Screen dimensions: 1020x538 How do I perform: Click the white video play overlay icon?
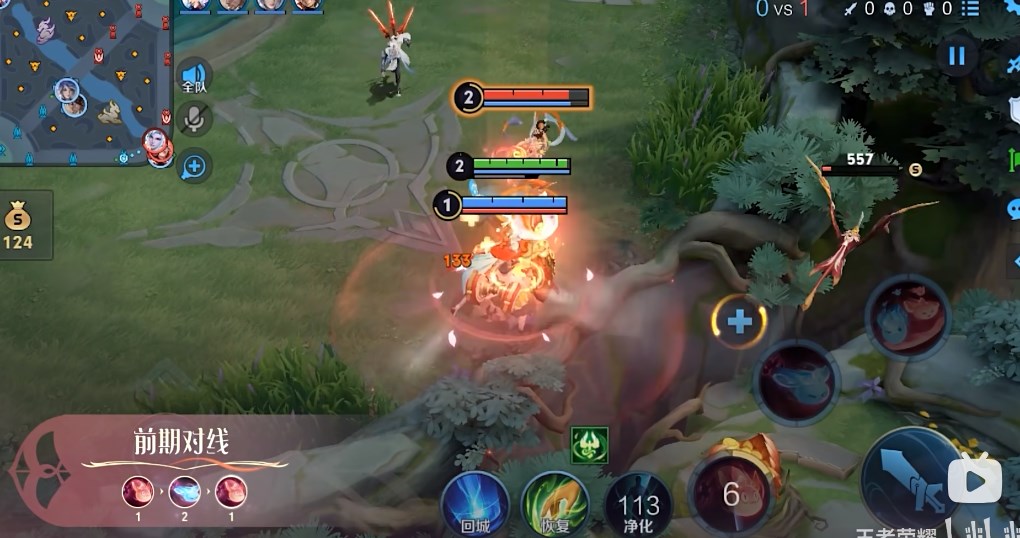(x=974, y=481)
